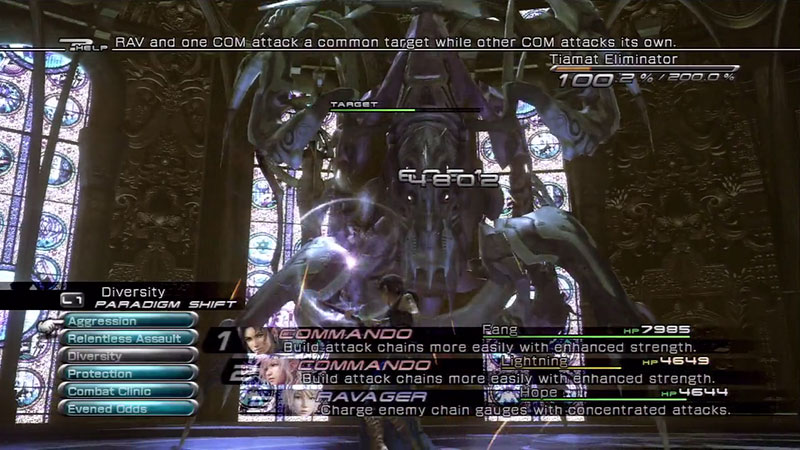
Task: Switch to the Protection paradigm
Action: [129, 373]
